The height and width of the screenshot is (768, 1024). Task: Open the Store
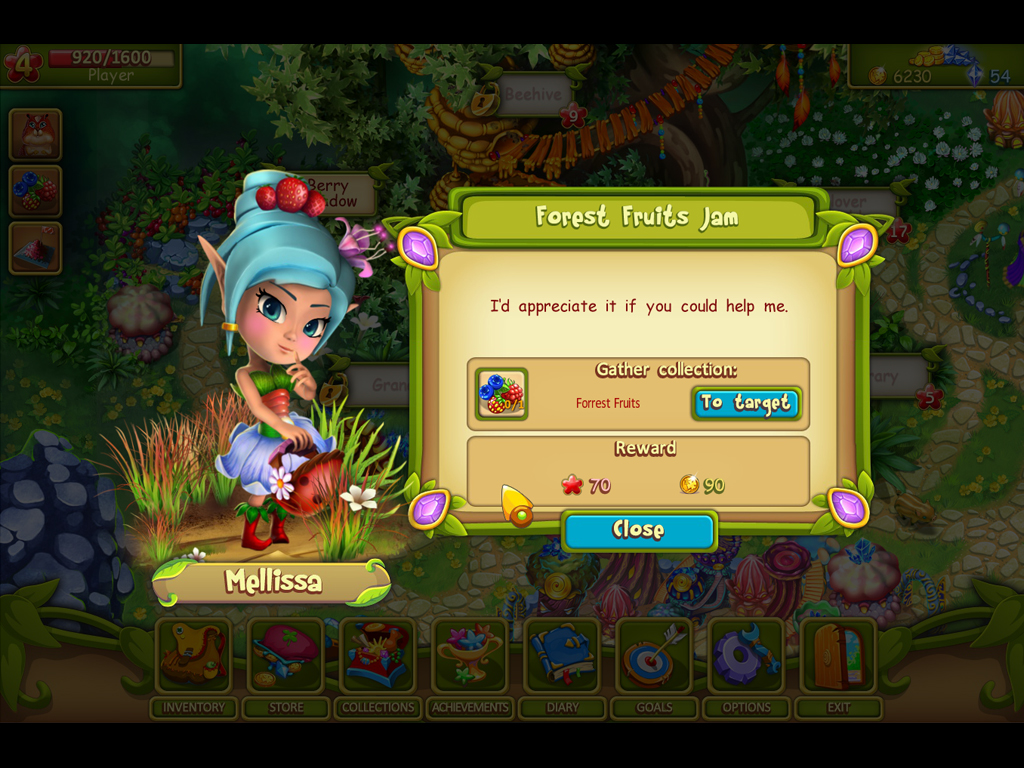(286, 656)
